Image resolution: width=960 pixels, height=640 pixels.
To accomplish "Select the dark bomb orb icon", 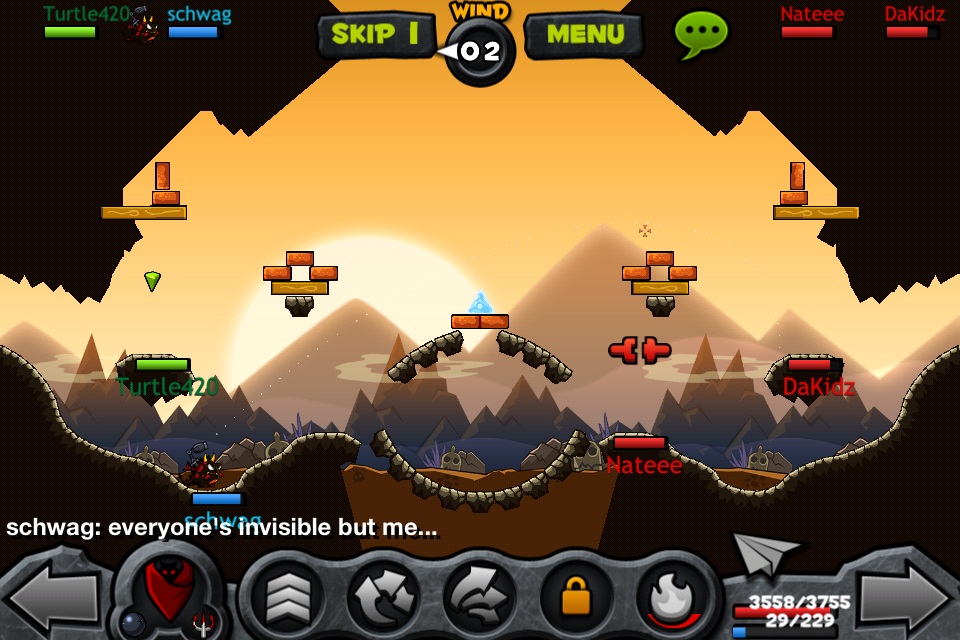I will 132,623.
